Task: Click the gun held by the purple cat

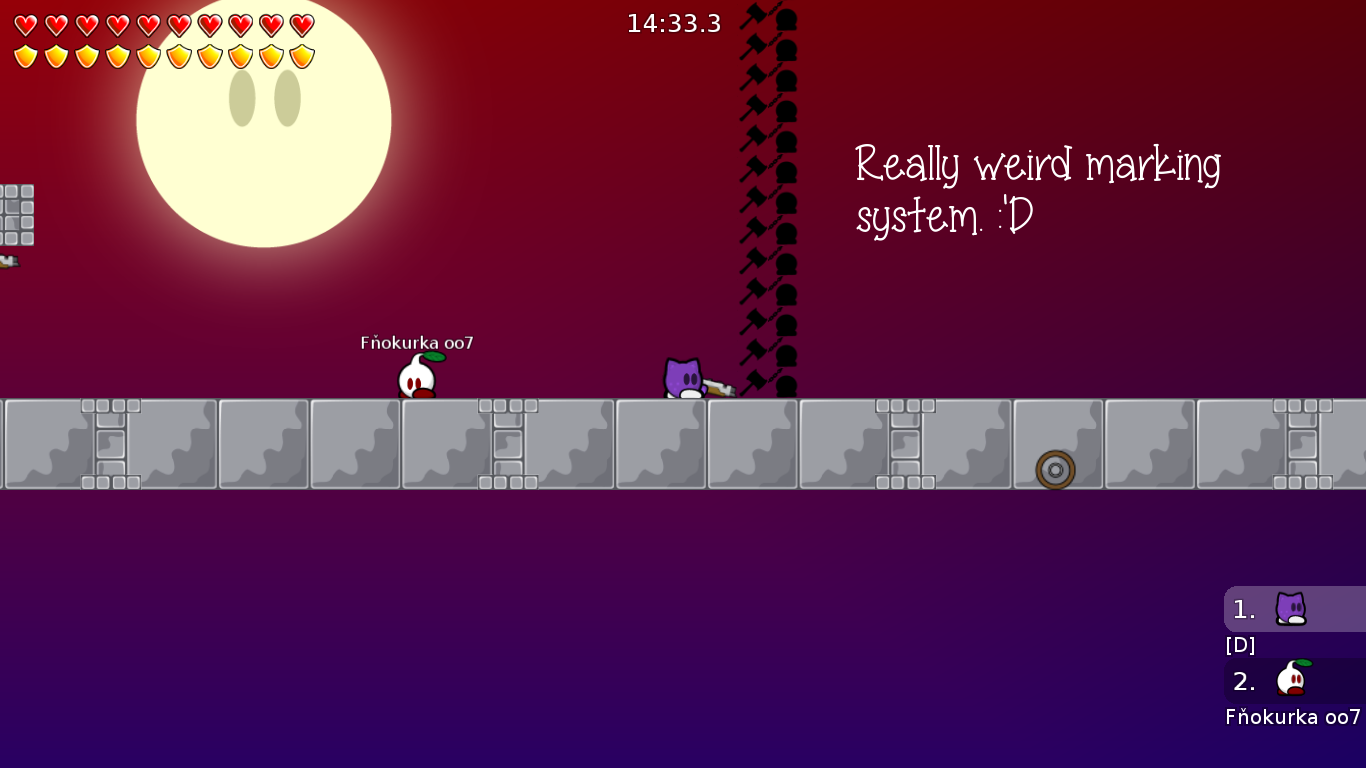Action: coord(716,388)
